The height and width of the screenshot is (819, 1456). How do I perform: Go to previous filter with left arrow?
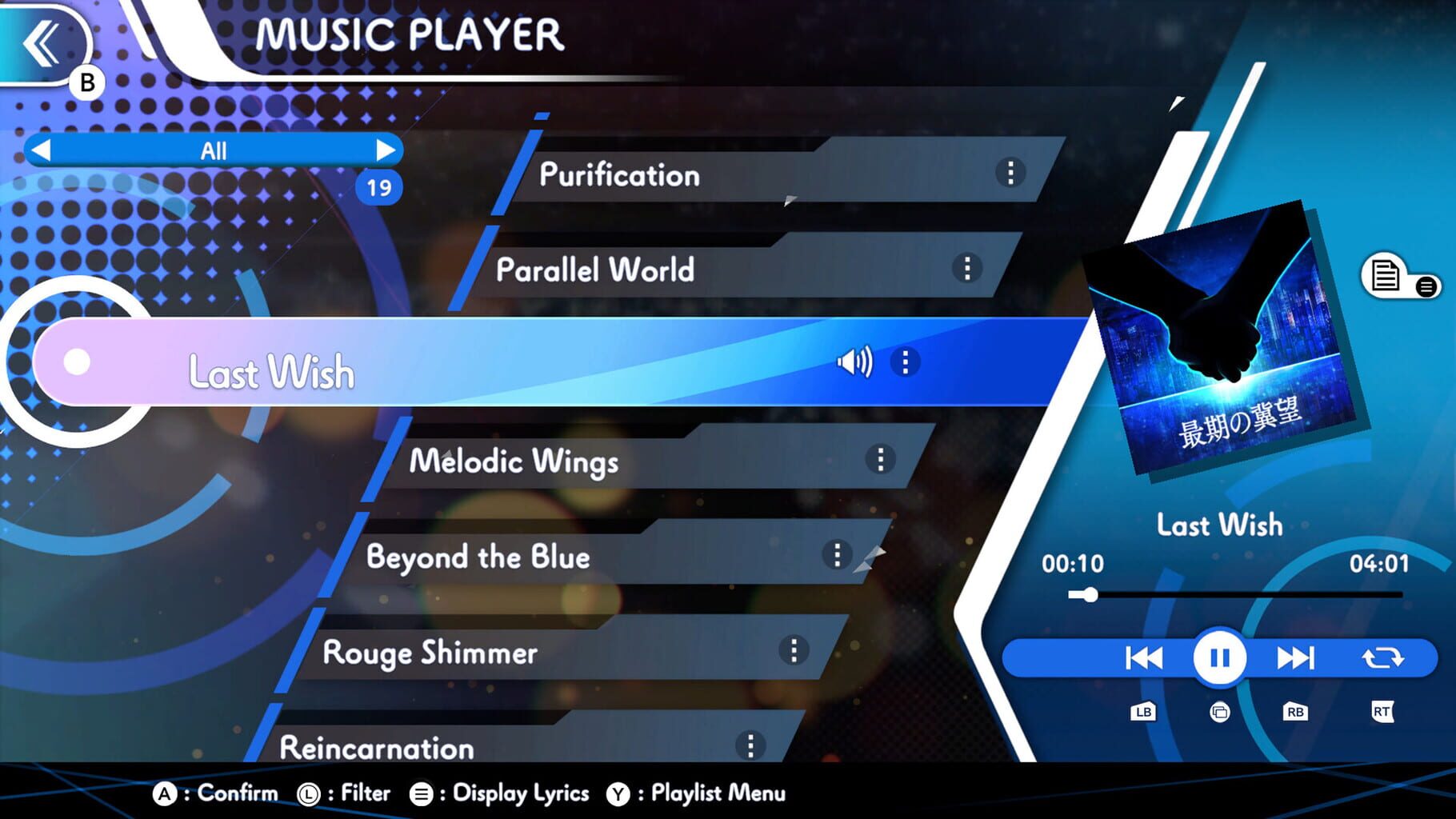pyautogui.click(x=41, y=150)
